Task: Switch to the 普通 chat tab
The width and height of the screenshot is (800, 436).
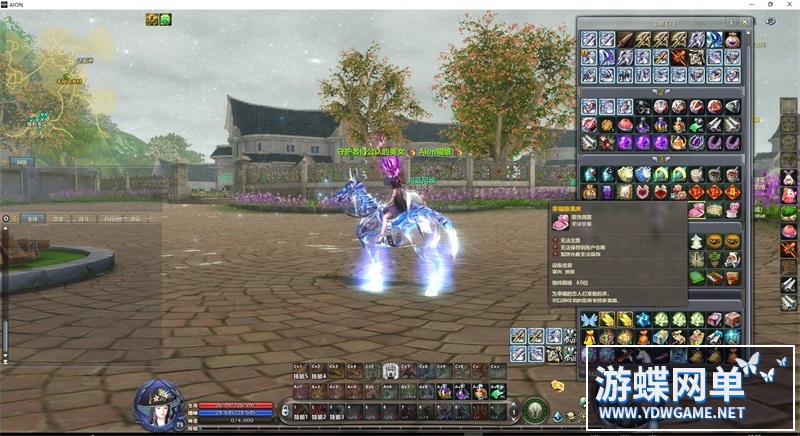Action: (x=59, y=218)
